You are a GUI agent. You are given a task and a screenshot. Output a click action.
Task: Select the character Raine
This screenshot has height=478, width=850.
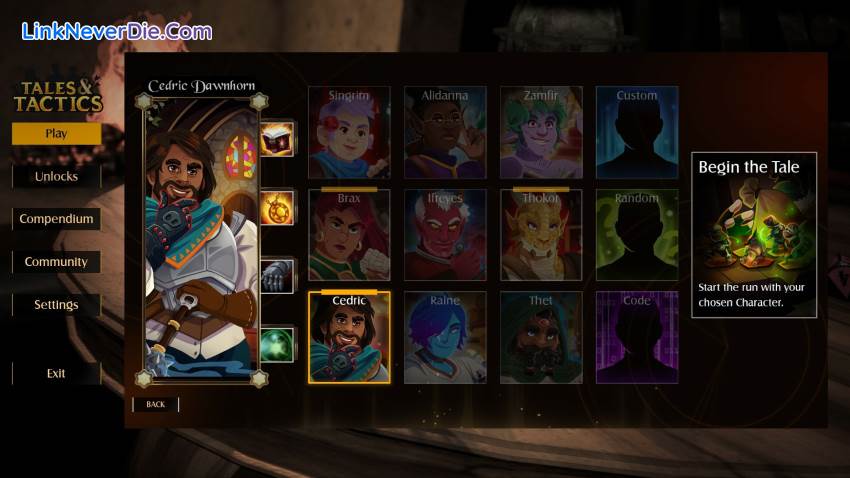point(445,337)
